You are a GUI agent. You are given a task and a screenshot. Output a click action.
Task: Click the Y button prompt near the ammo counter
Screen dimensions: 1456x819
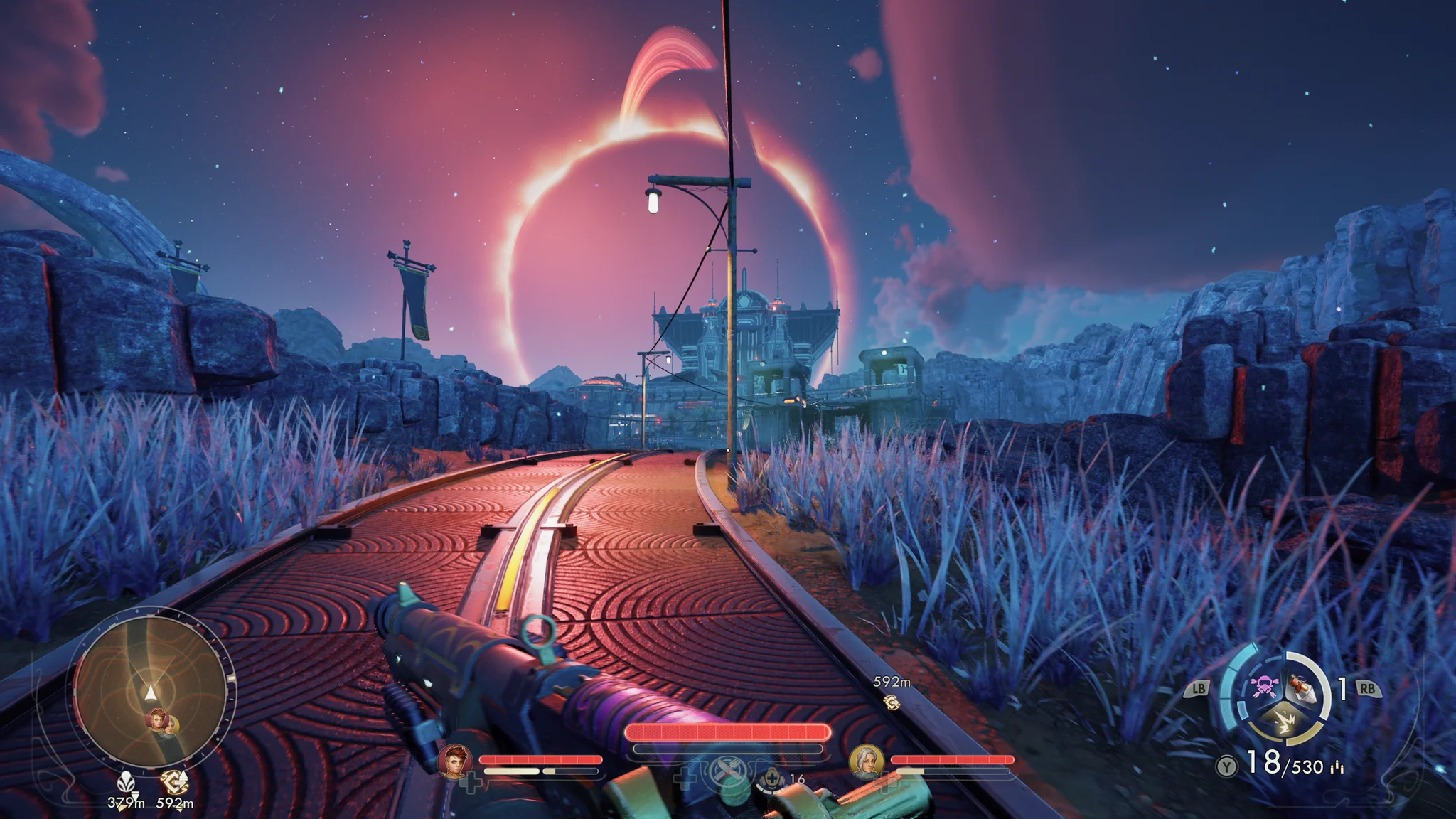tap(1227, 764)
